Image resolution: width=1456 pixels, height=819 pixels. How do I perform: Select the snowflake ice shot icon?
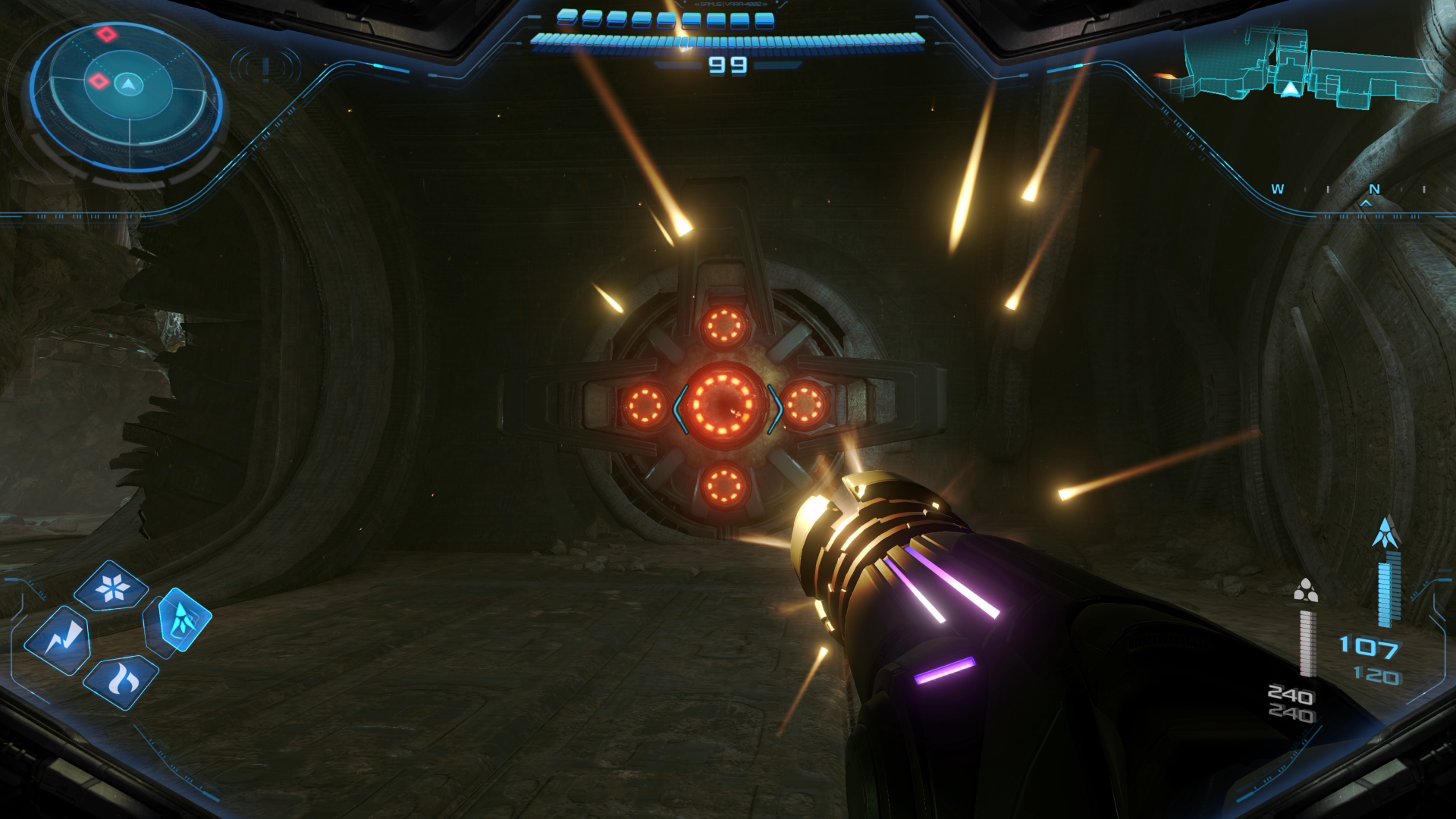coord(121,587)
